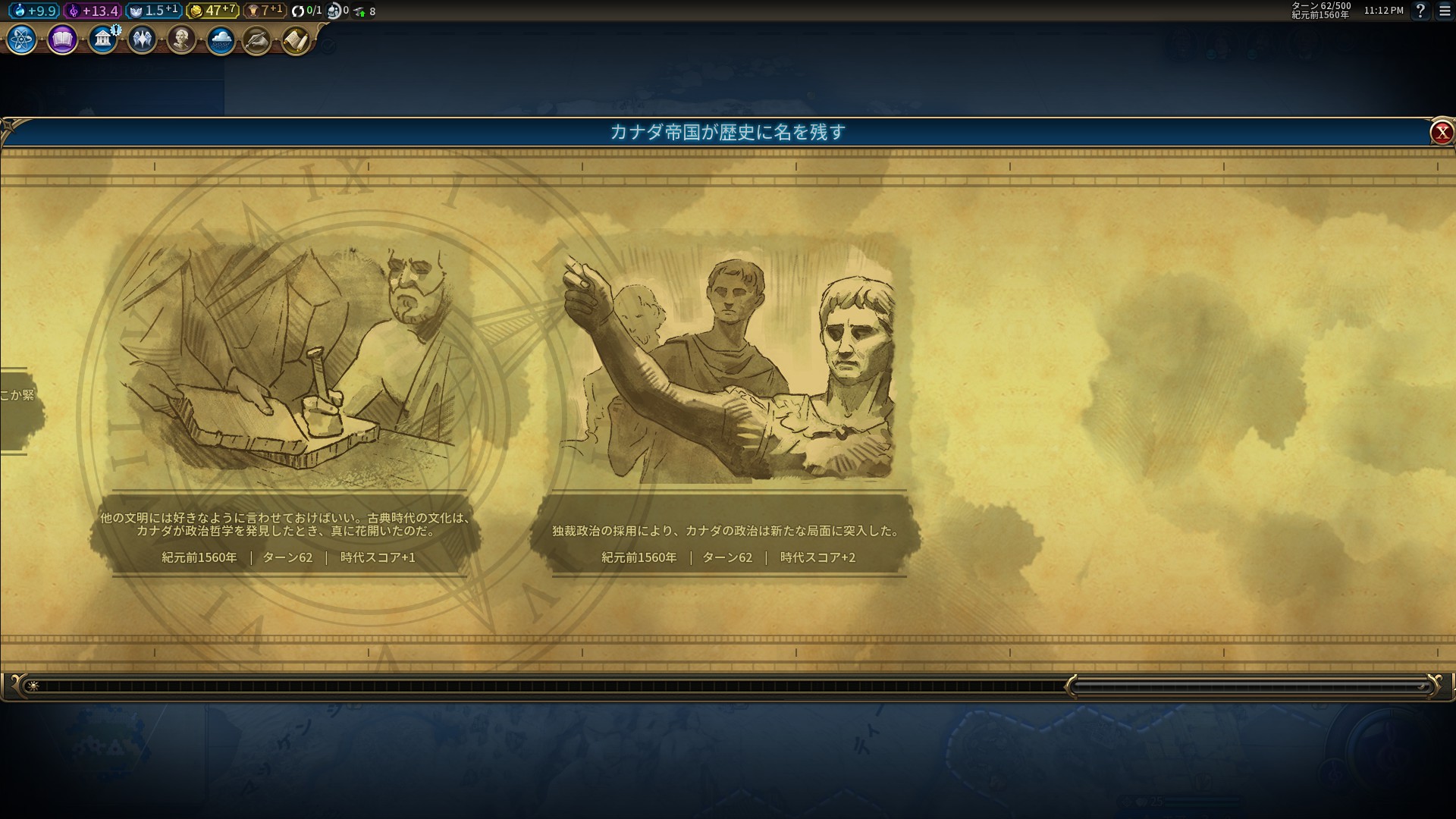Viewport: 1456px width, 819px height.
Task: Open the religion panel (winged icon)
Action: (x=142, y=39)
